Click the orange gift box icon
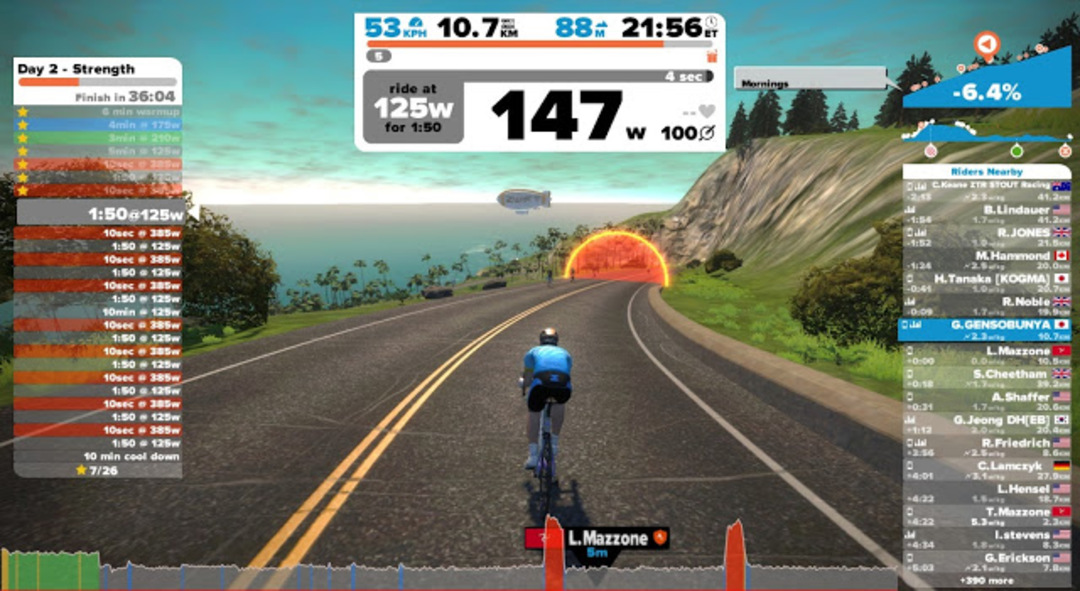The height and width of the screenshot is (591, 1080). 712,57
